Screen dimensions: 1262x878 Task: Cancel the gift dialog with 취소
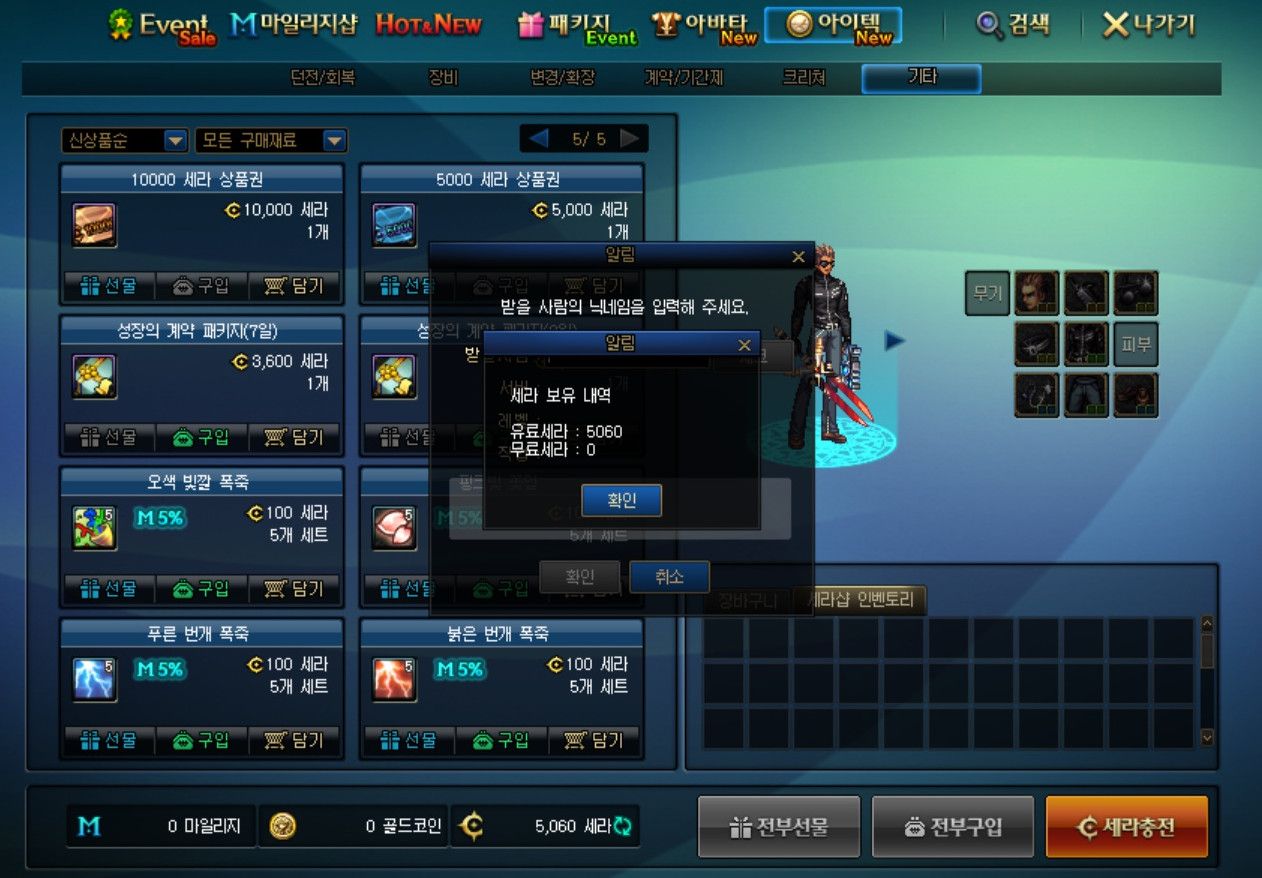coord(669,577)
